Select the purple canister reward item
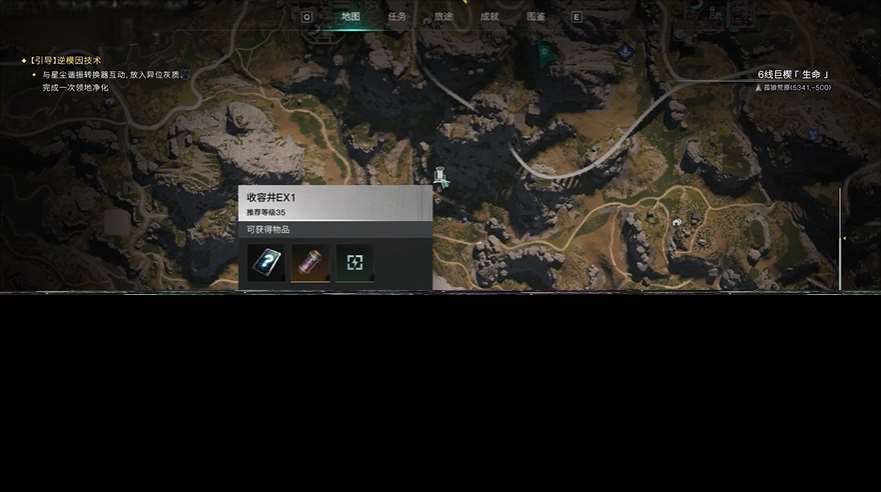The image size is (881, 492). coord(310,263)
